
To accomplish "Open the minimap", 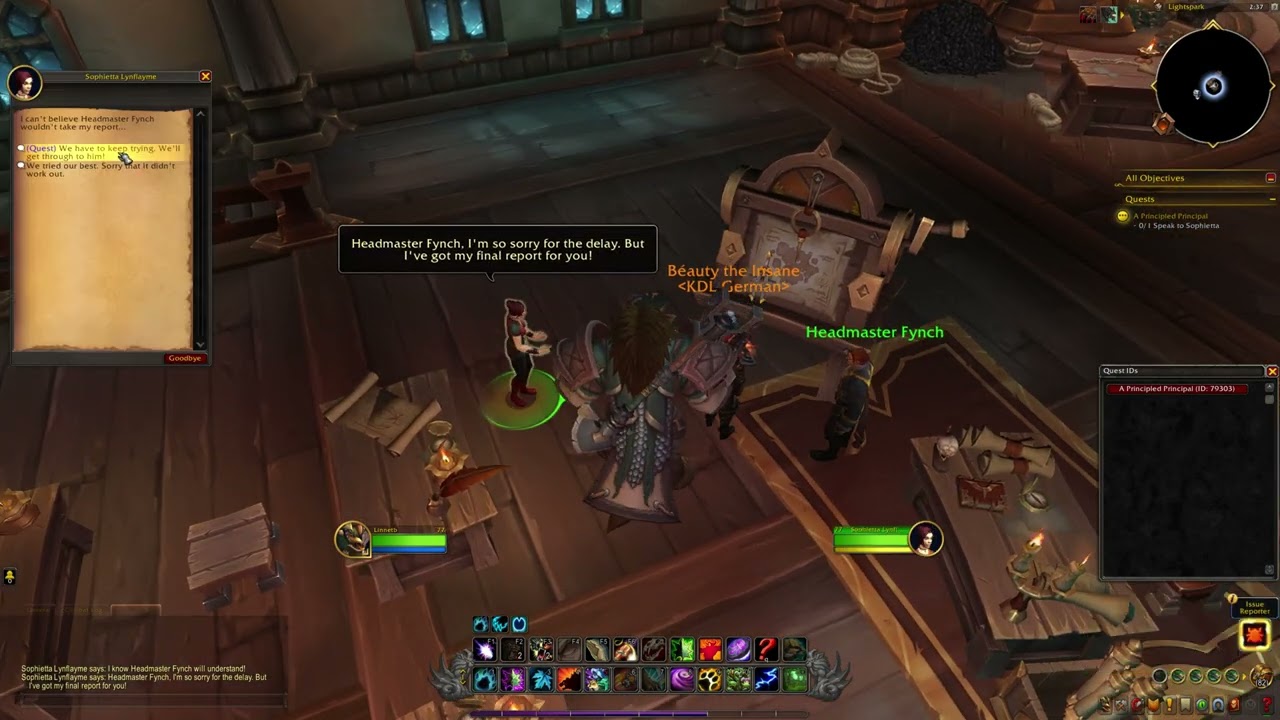I will (1213, 87).
